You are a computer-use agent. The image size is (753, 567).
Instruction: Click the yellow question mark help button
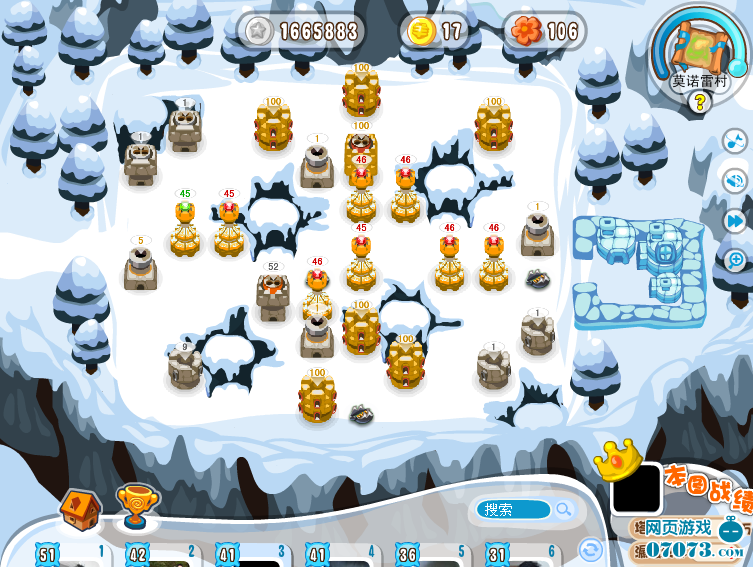point(700,100)
